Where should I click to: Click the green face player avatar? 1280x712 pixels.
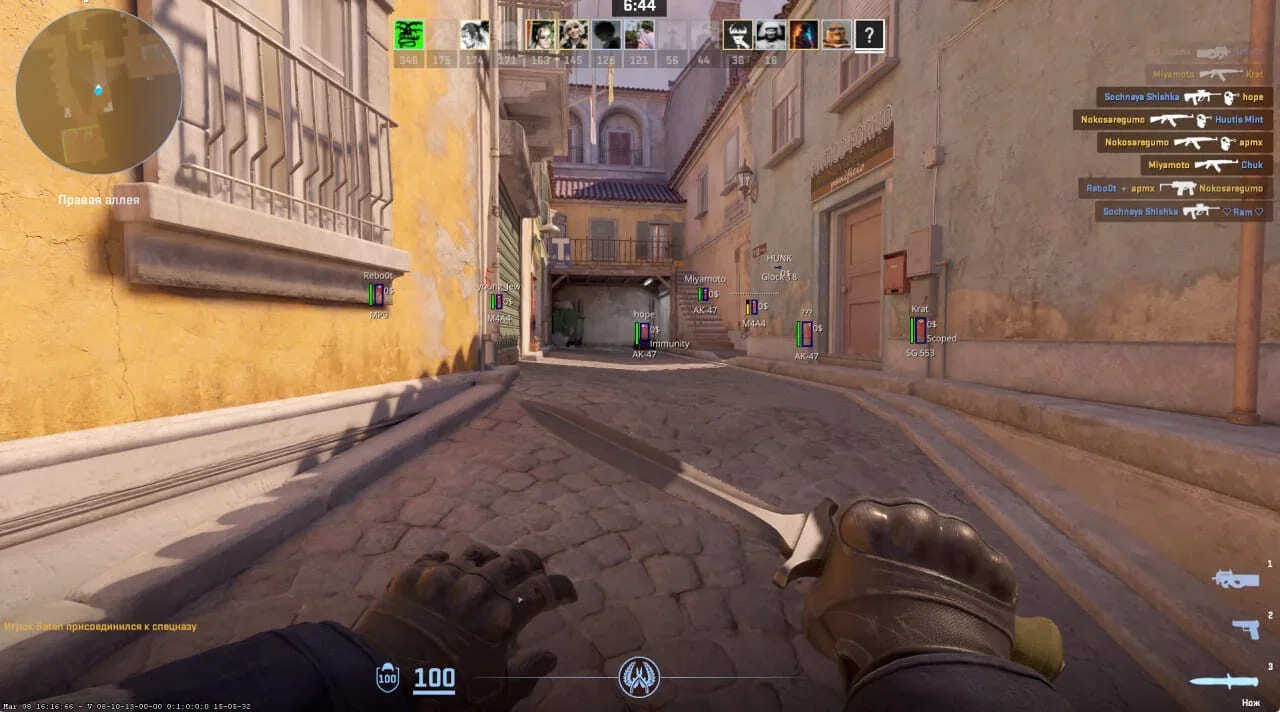click(408, 35)
